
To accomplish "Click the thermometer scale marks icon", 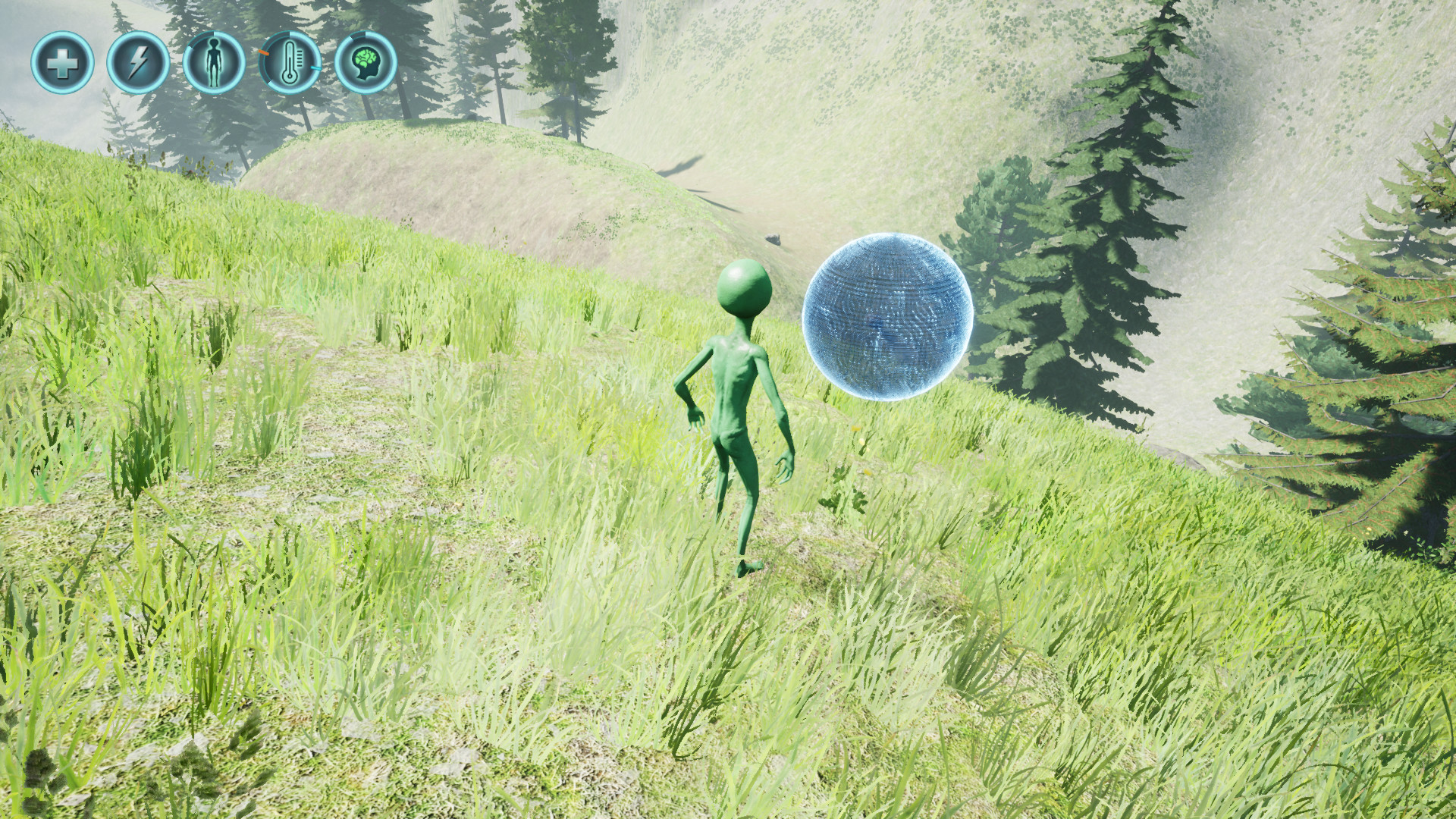I will click(301, 59).
